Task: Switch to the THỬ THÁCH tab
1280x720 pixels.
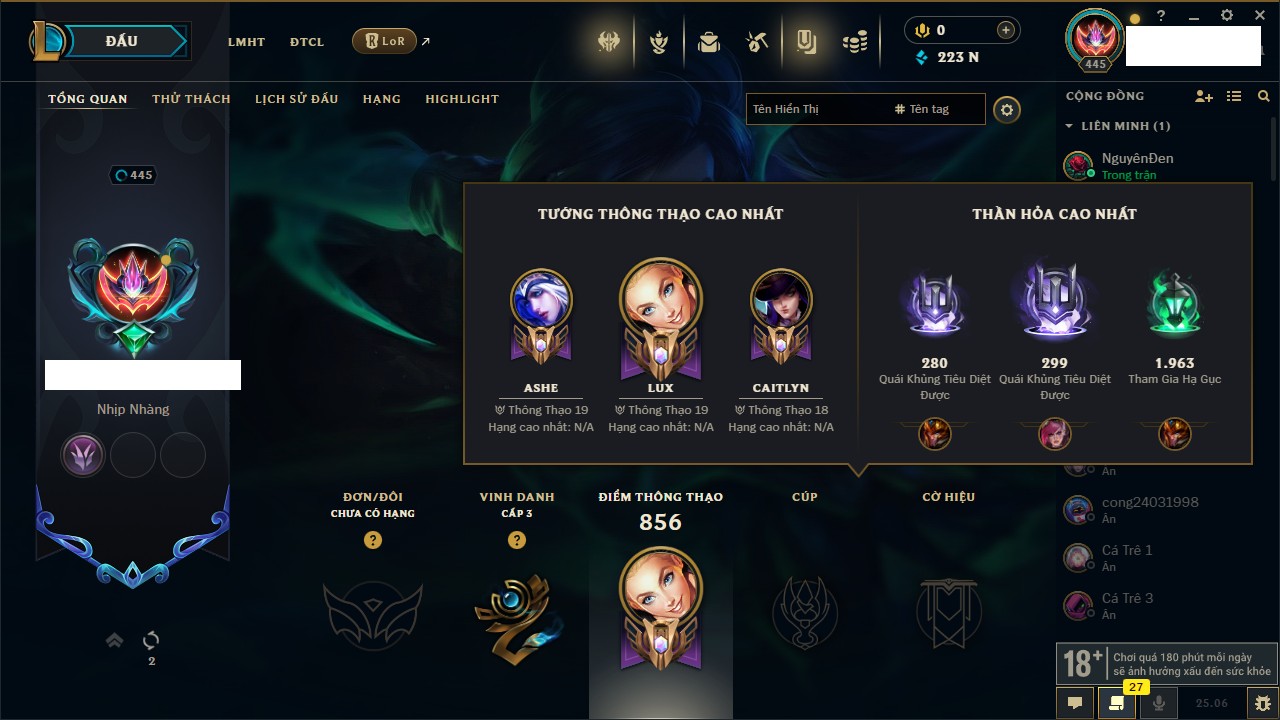Action: pyautogui.click(x=191, y=99)
